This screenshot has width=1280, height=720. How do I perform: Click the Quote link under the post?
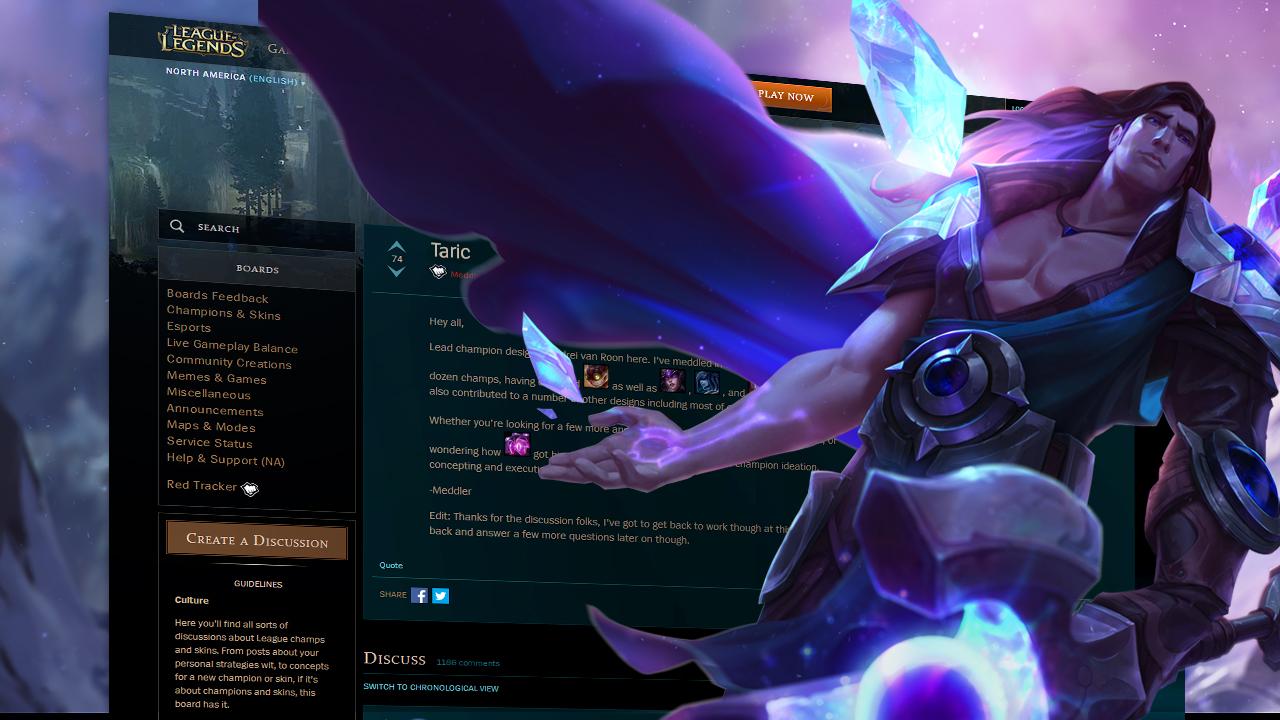coord(390,565)
